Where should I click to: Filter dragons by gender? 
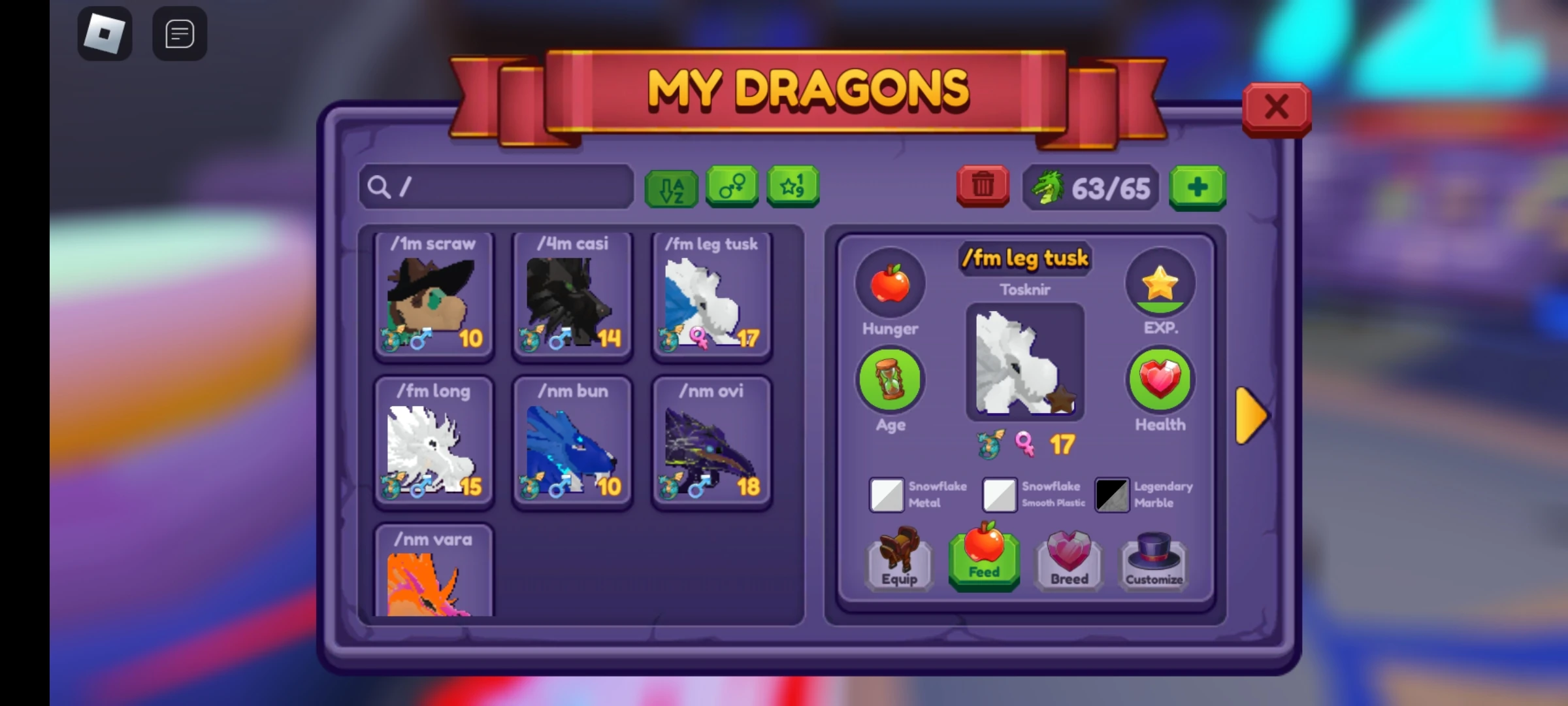click(x=732, y=188)
